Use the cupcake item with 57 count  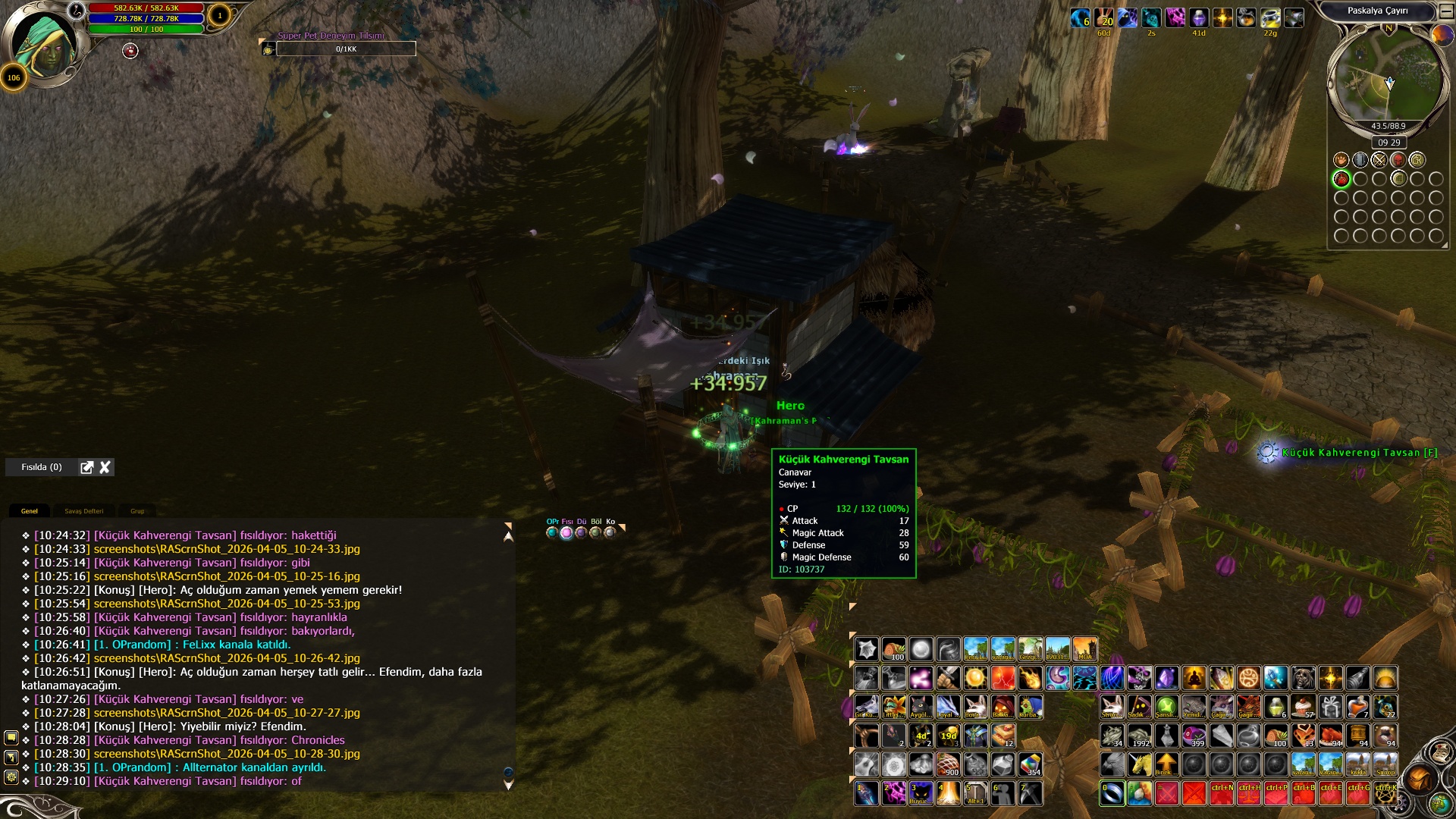tap(1304, 707)
